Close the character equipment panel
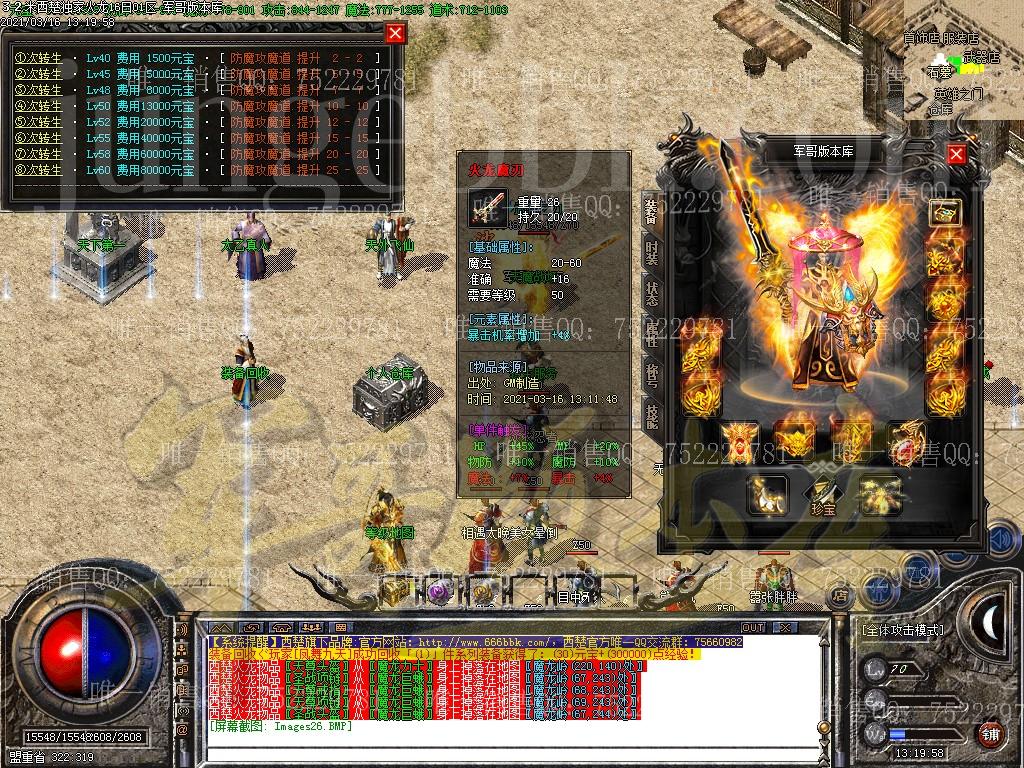The height and width of the screenshot is (768, 1024). tap(957, 154)
